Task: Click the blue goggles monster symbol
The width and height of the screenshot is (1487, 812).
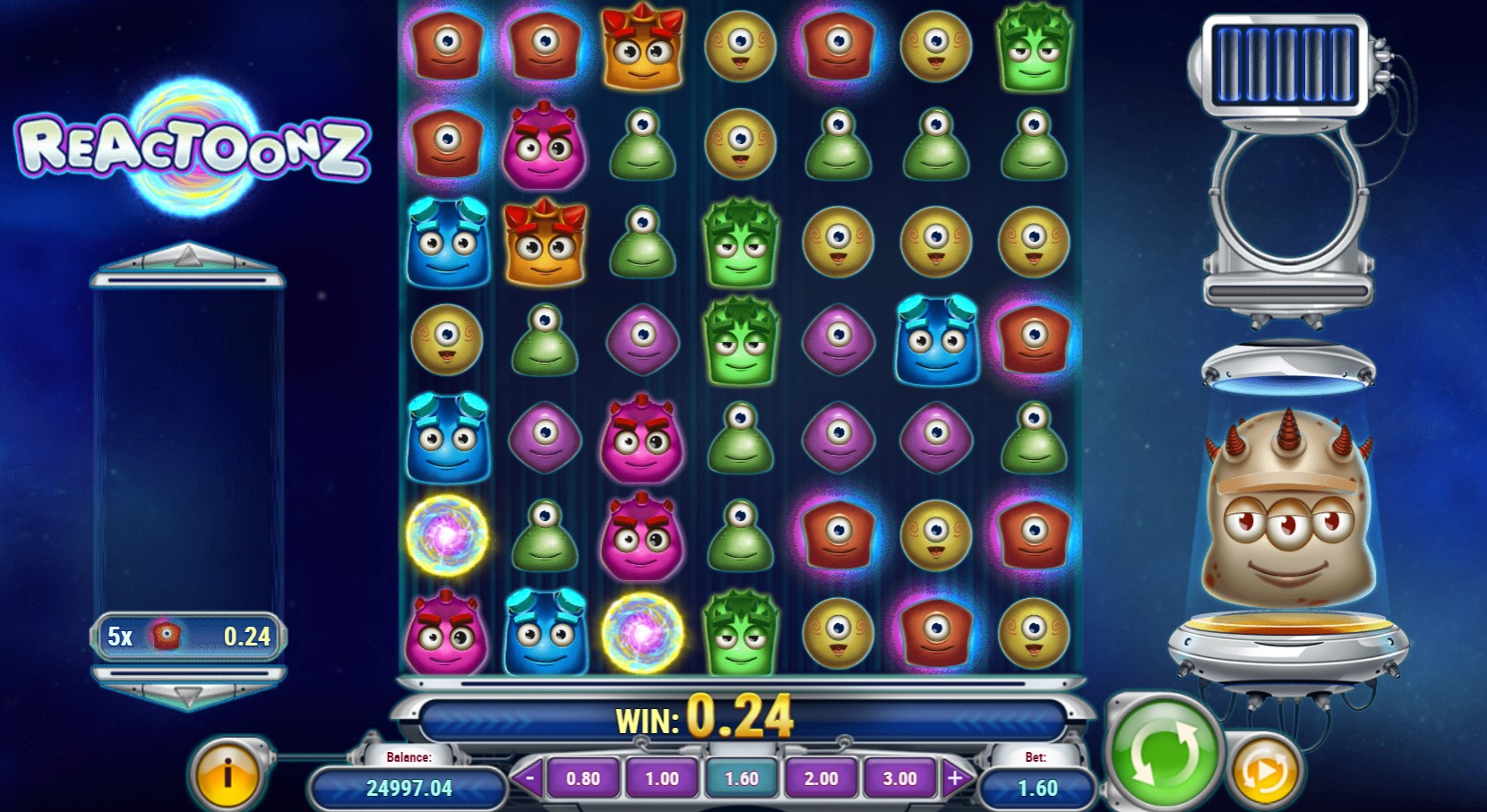Action: point(447,244)
